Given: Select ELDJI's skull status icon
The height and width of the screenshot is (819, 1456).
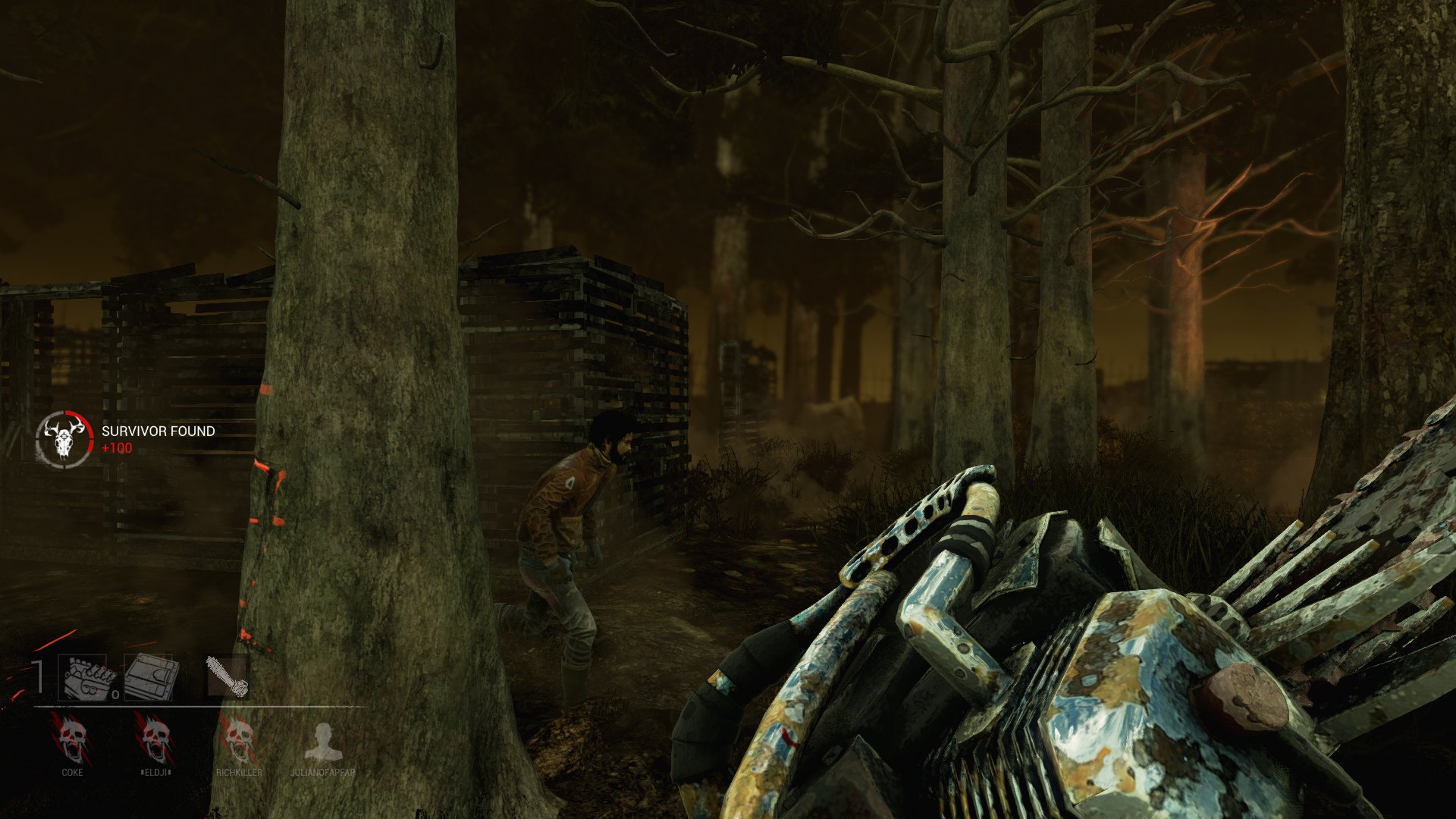Looking at the screenshot, I should click(x=155, y=740).
